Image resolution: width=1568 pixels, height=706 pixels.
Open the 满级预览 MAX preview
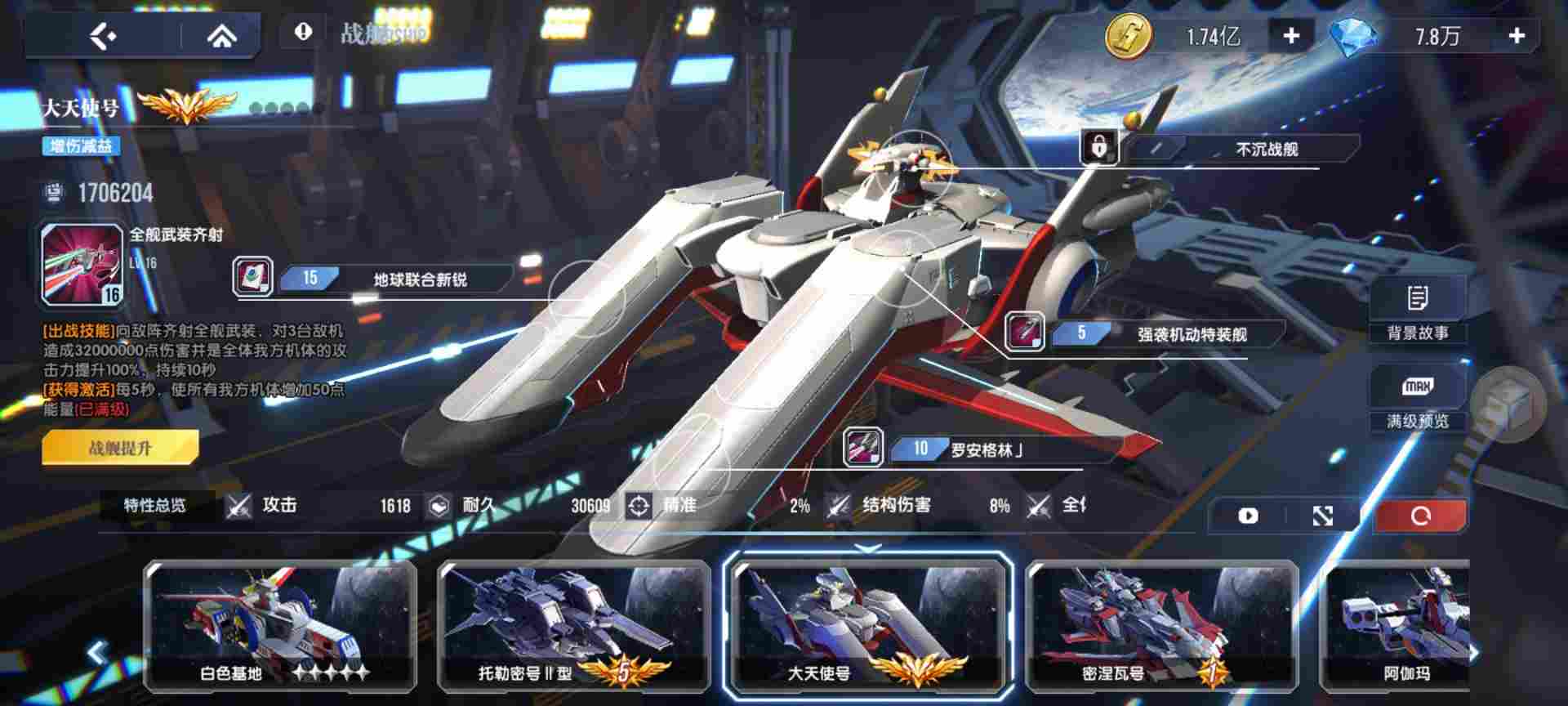[1419, 400]
